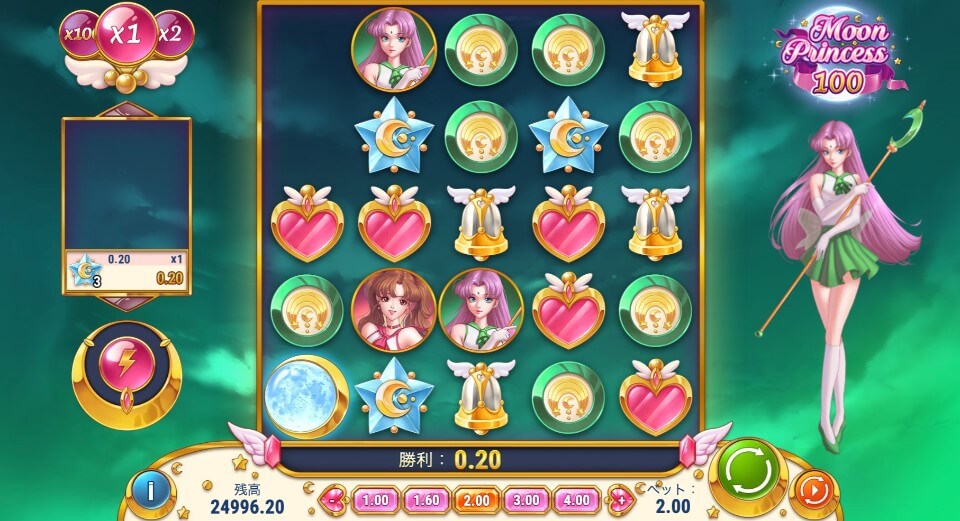The width and height of the screenshot is (960, 521).
Task: Set the bet to 3.00
Action: pos(525,499)
